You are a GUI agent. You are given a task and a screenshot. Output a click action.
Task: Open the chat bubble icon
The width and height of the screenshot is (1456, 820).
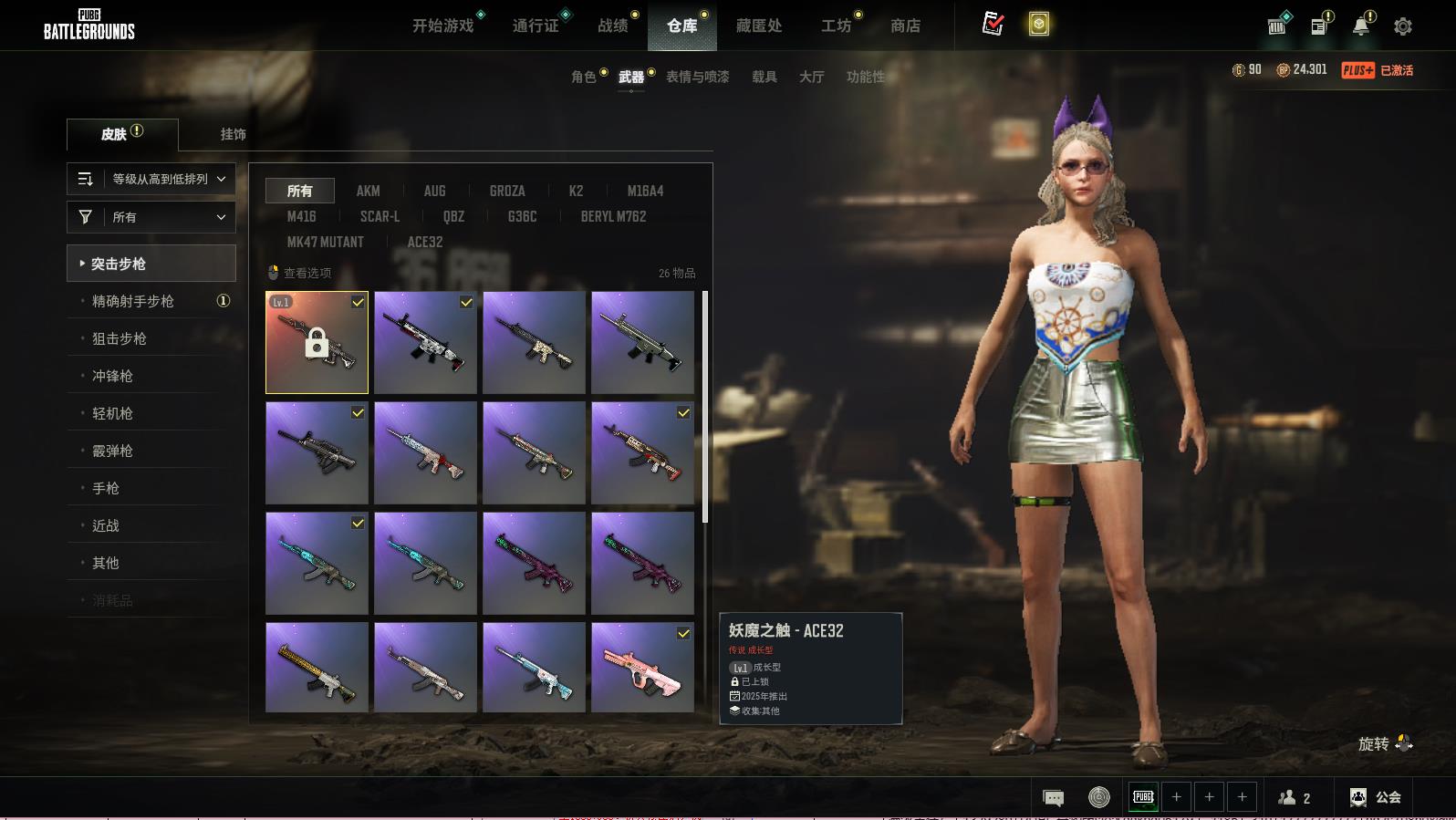[1053, 798]
